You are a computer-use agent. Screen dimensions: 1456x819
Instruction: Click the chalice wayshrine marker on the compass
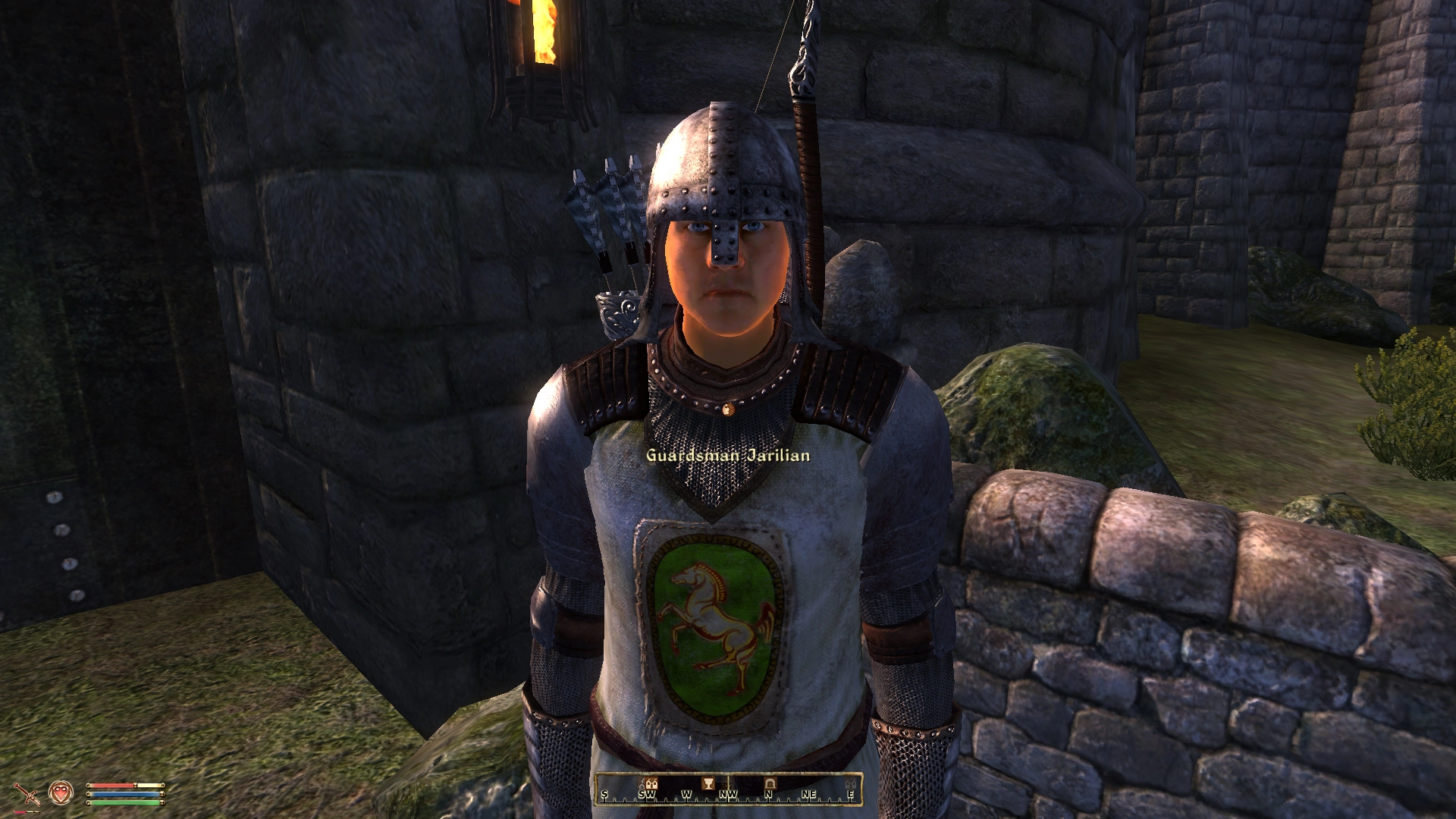click(708, 782)
